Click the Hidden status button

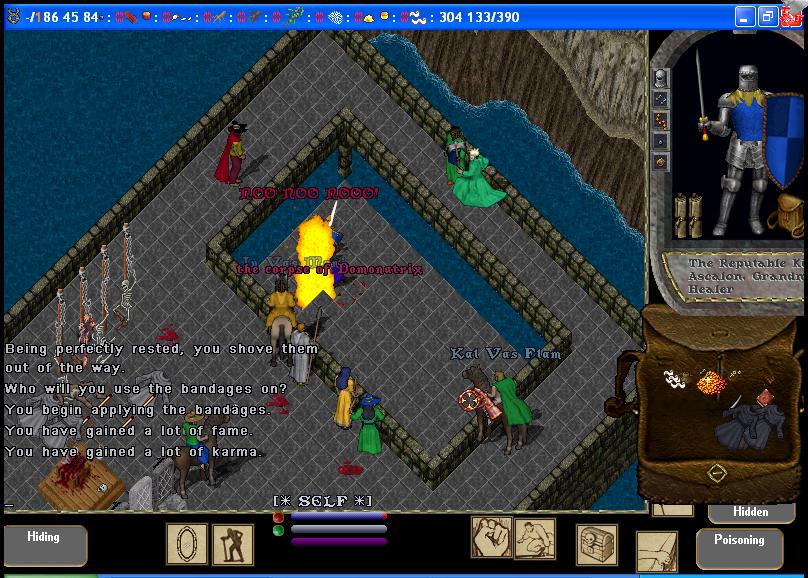(x=751, y=511)
